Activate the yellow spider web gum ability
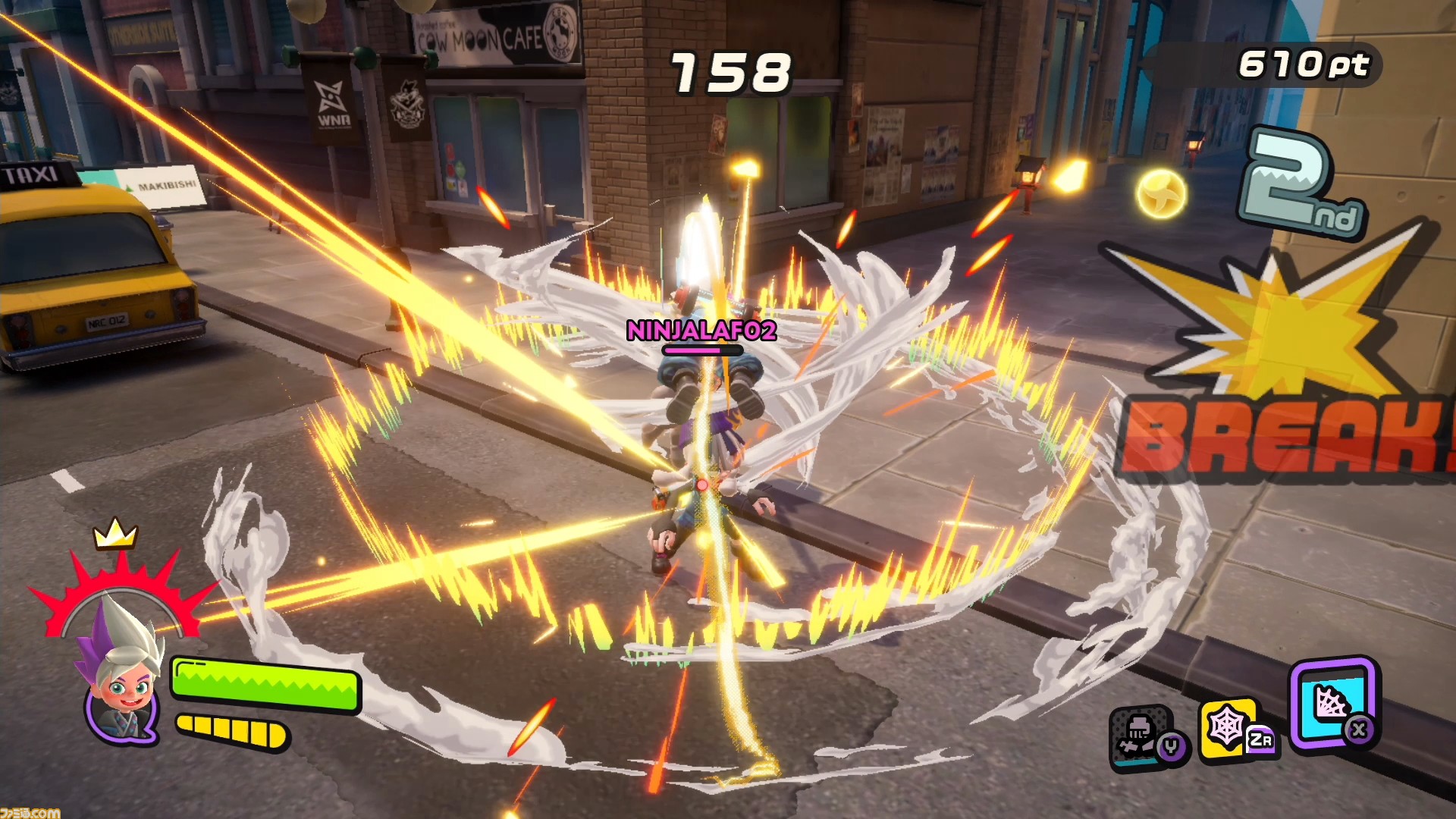Image resolution: width=1456 pixels, height=819 pixels. [1228, 727]
